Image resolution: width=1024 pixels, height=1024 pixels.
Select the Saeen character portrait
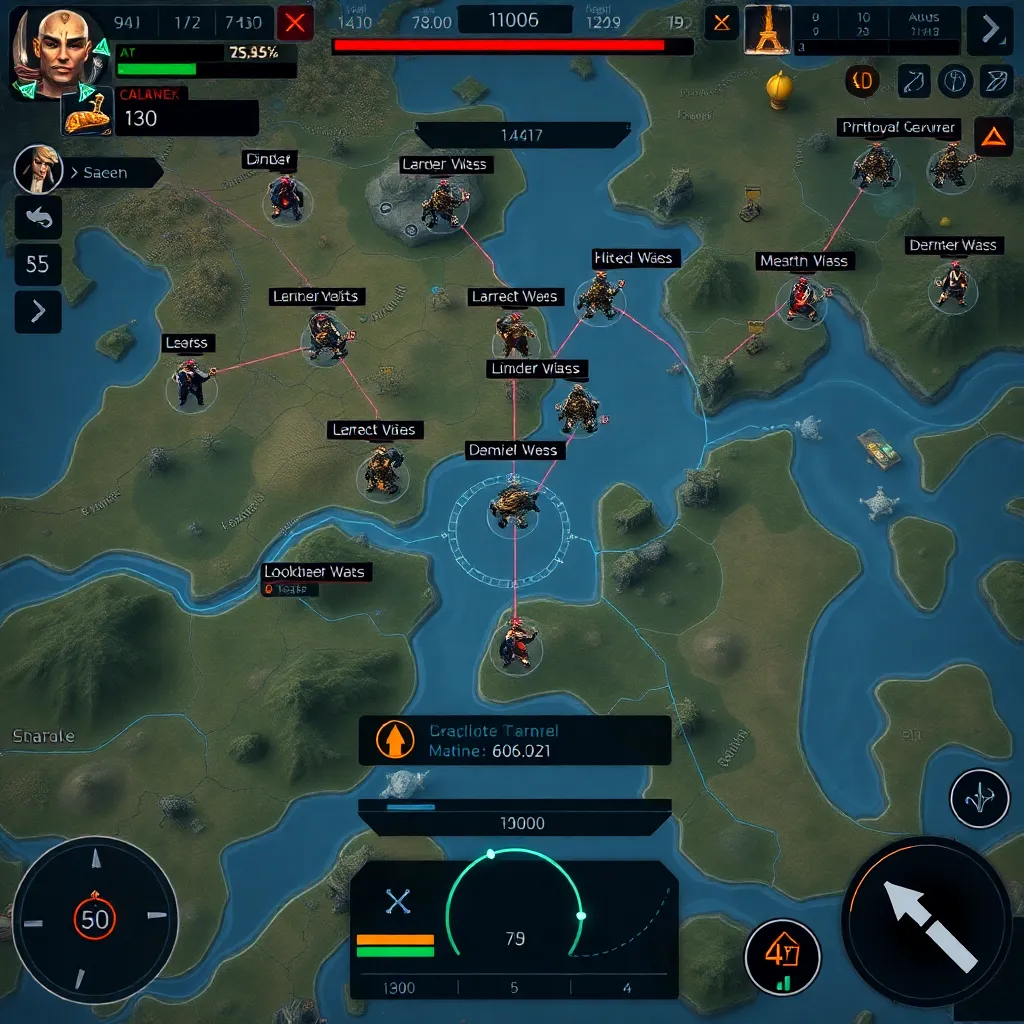(x=37, y=170)
